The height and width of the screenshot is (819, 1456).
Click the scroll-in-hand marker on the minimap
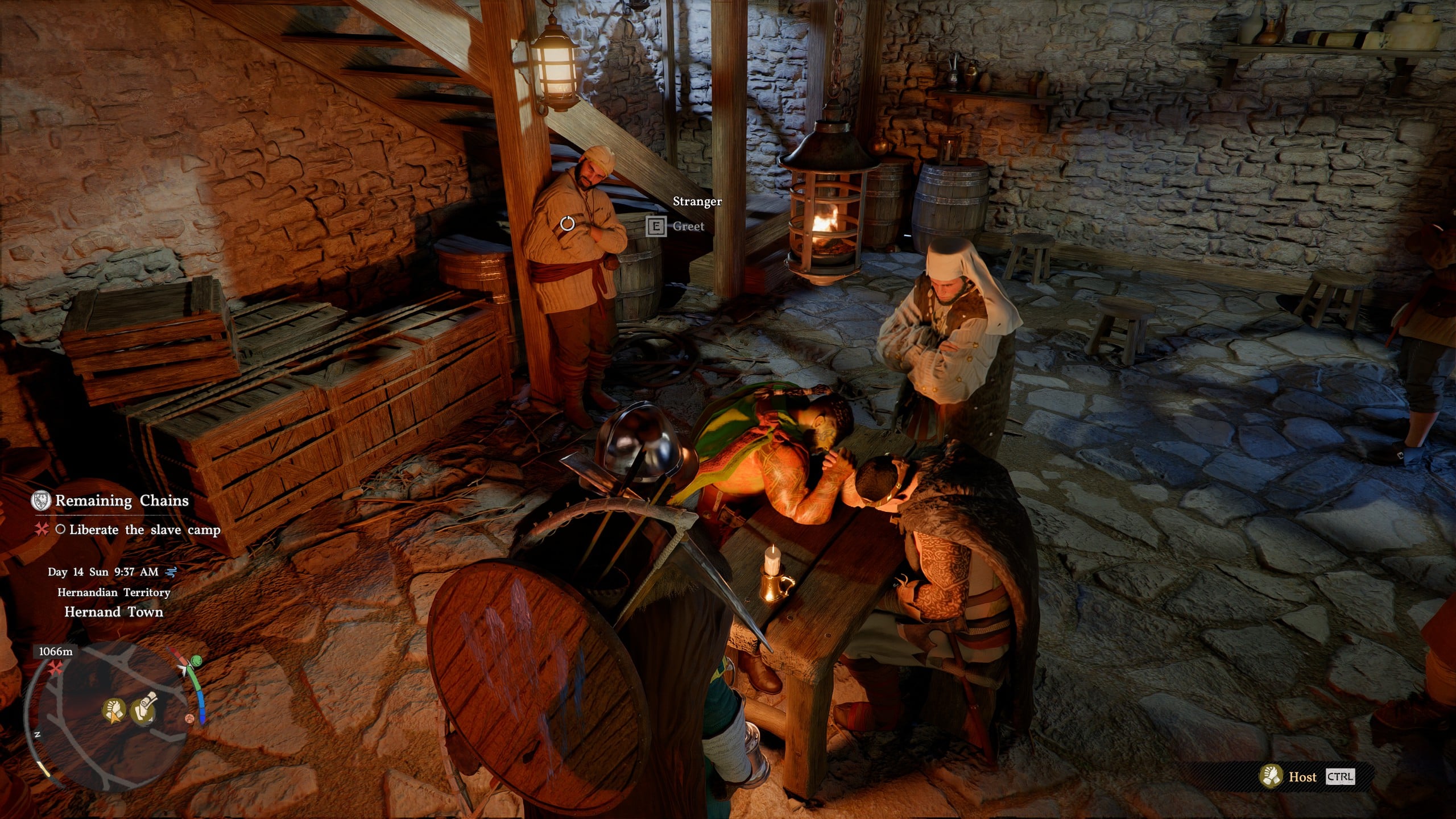(143, 710)
